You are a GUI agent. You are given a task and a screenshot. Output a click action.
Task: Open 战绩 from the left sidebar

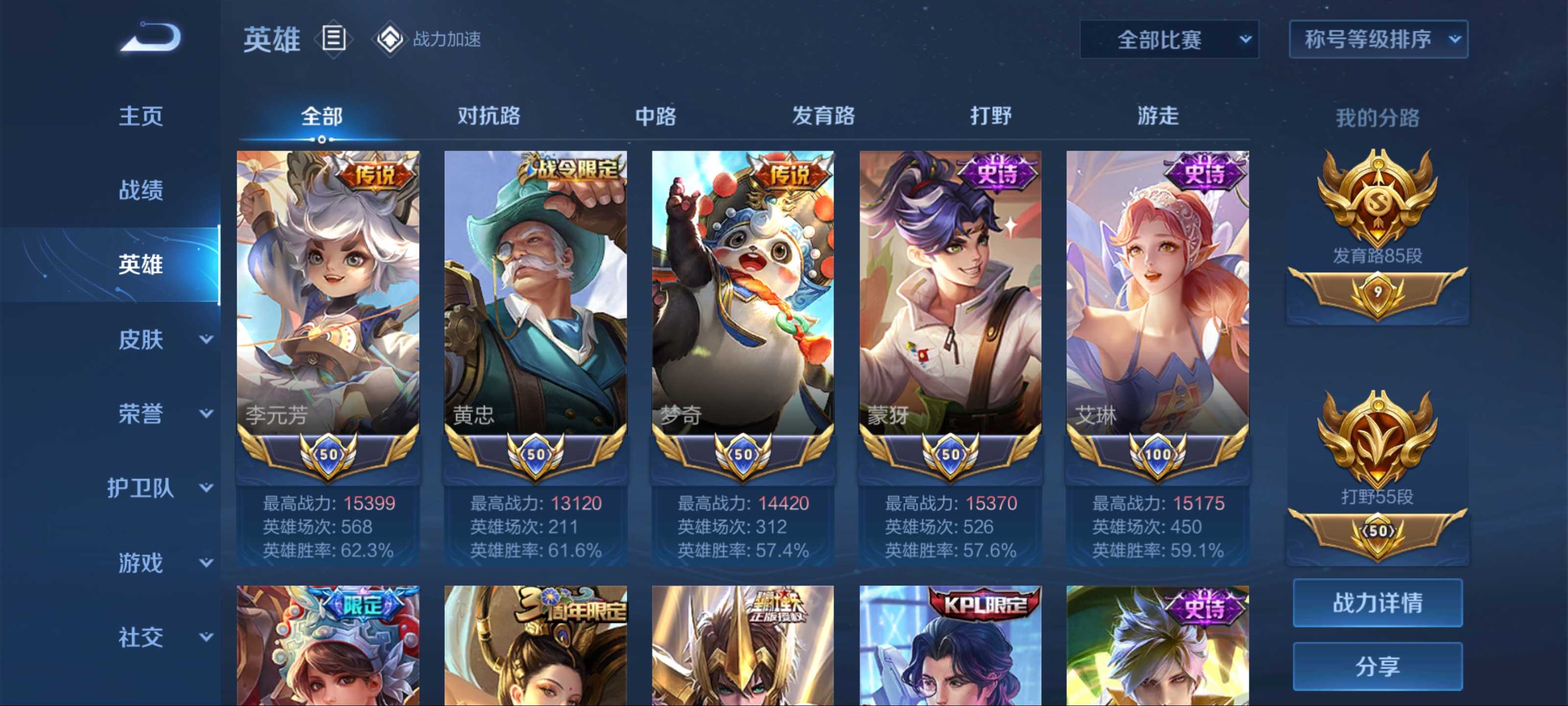[x=141, y=191]
